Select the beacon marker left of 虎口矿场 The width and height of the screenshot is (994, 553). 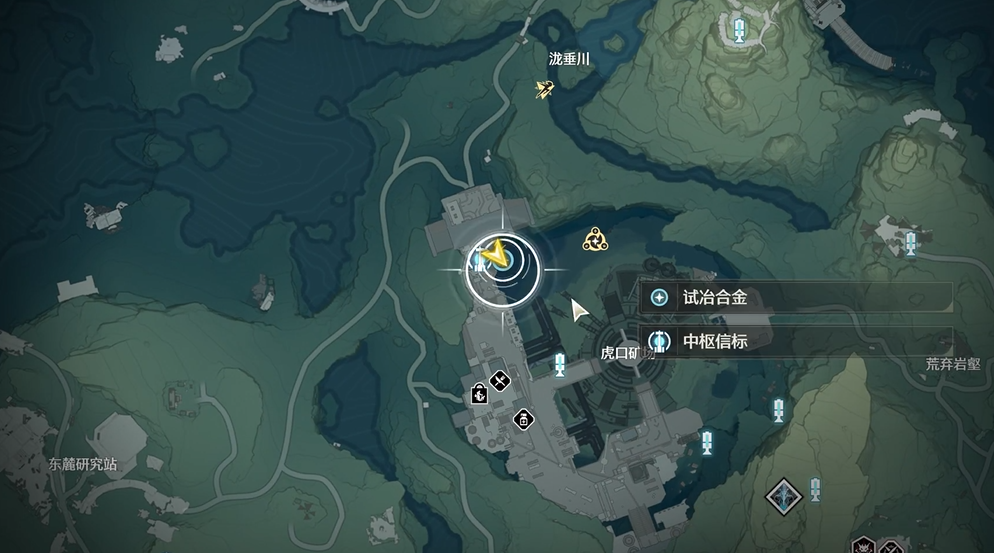click(x=559, y=364)
